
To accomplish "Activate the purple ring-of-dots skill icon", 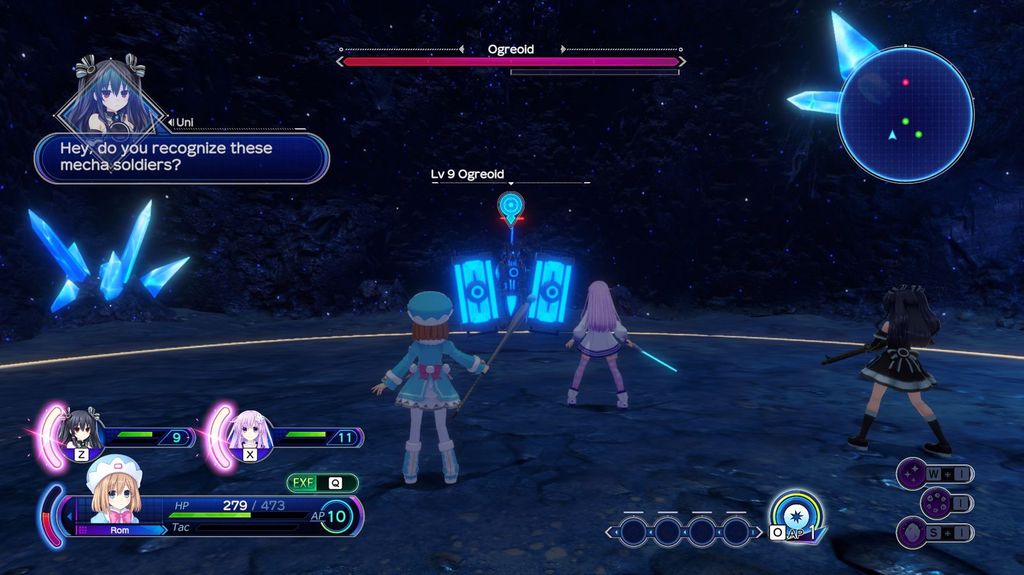I will (935, 502).
